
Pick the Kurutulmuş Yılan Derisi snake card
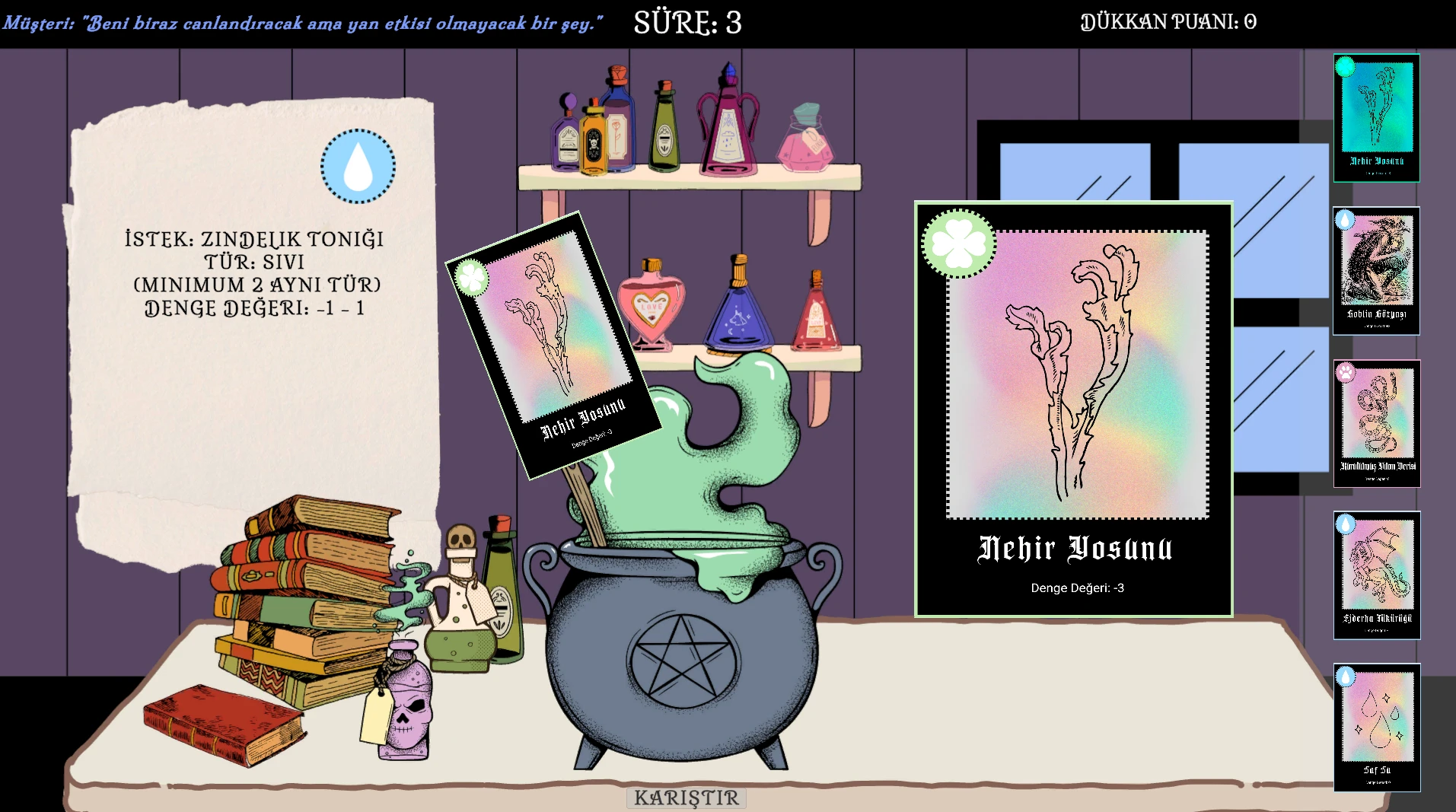pyautogui.click(x=1376, y=423)
